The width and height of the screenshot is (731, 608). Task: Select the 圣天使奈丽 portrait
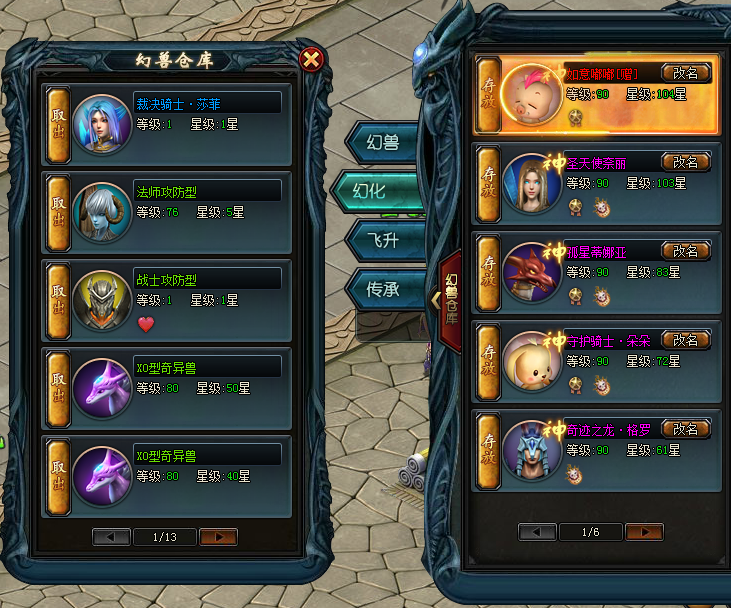532,184
